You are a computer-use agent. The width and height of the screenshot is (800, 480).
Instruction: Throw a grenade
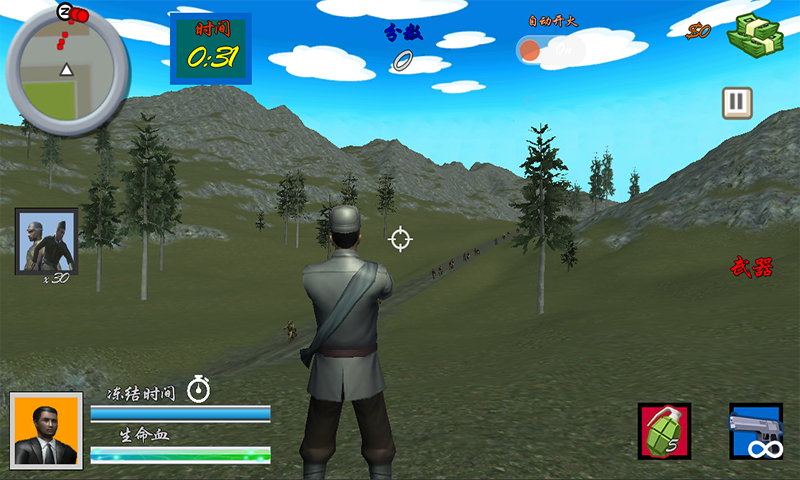pos(664,432)
